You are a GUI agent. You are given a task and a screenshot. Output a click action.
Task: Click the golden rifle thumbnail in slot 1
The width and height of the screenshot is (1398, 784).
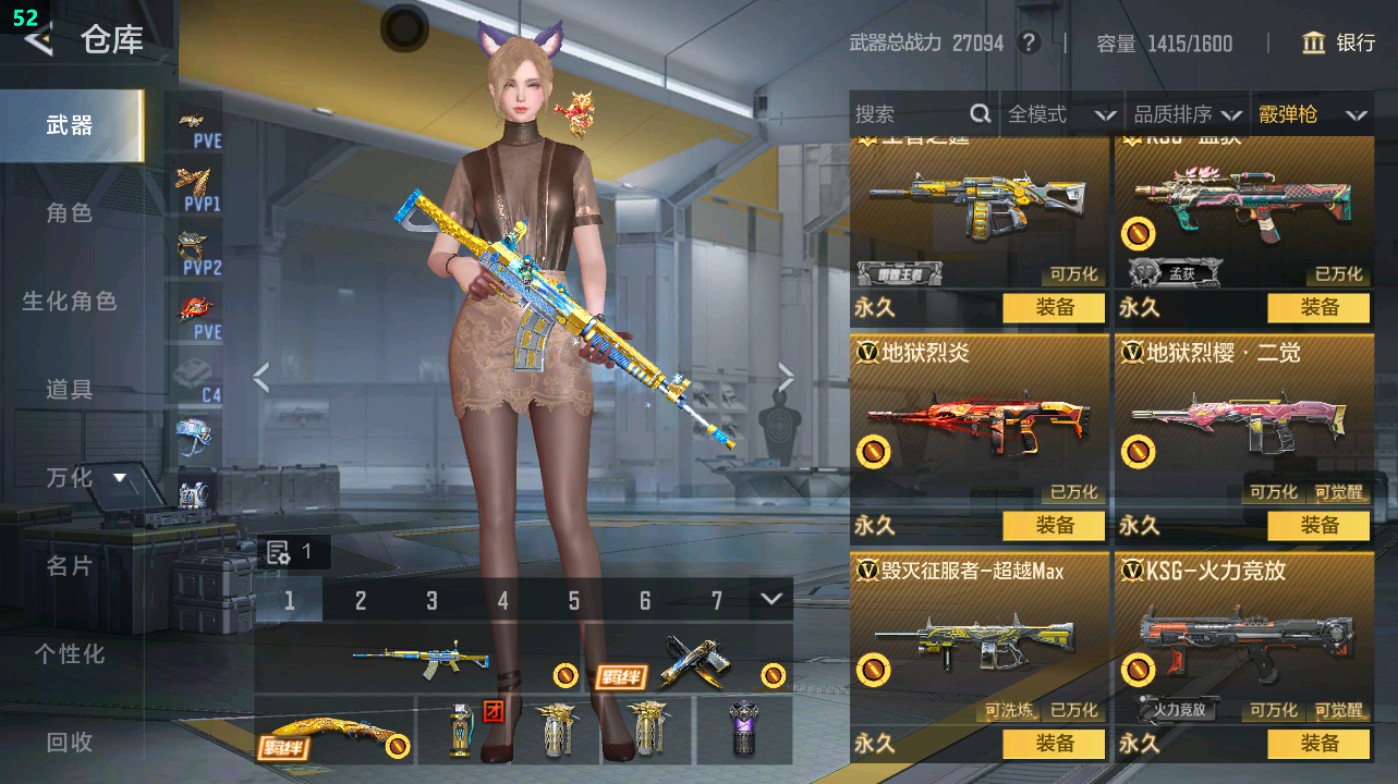point(420,659)
